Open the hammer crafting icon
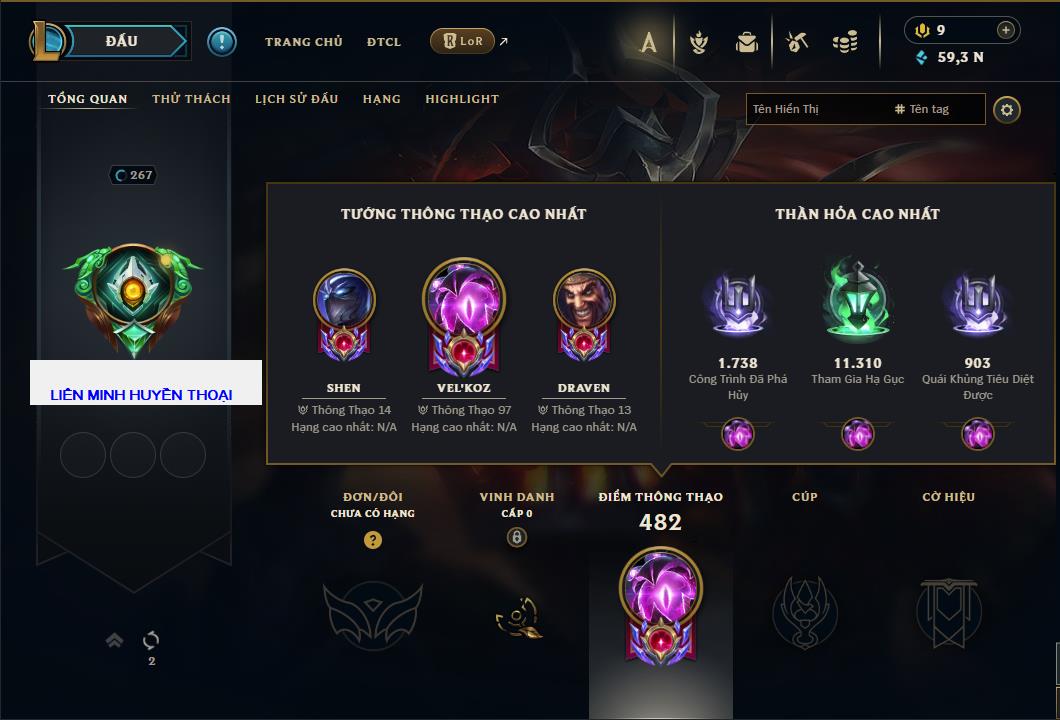 pyautogui.click(x=796, y=42)
